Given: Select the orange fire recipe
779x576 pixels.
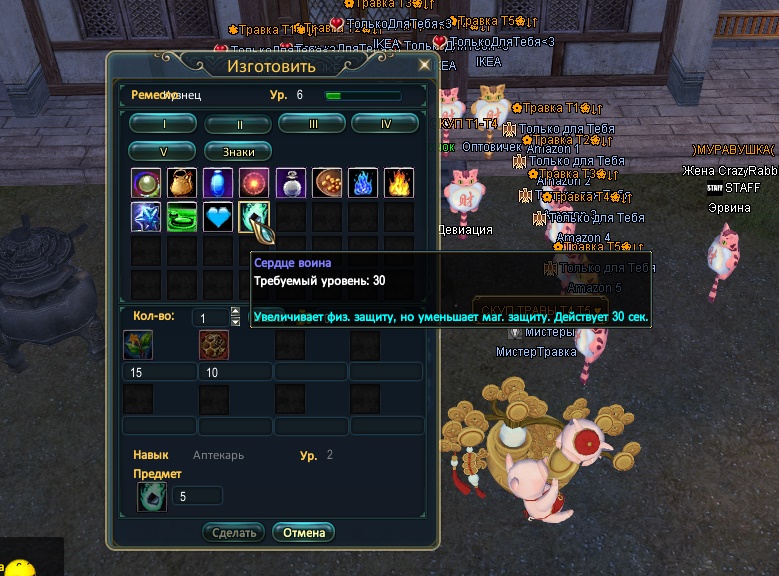Looking at the screenshot, I should click(x=398, y=182).
